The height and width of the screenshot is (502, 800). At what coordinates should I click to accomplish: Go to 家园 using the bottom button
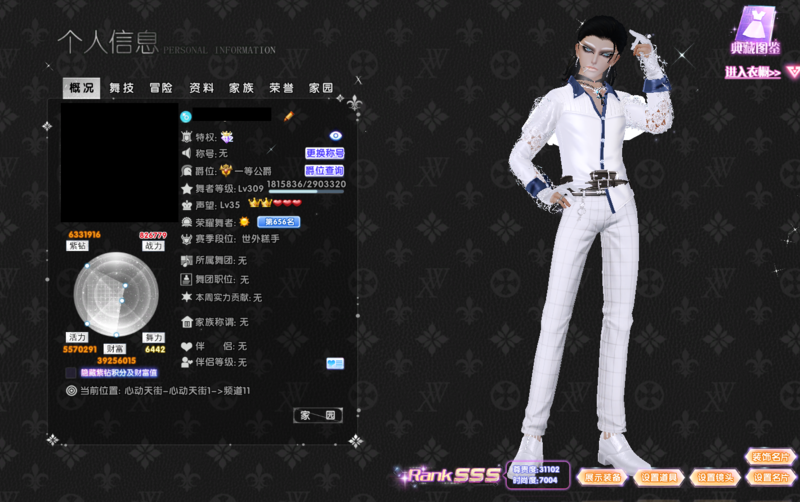pos(319,415)
